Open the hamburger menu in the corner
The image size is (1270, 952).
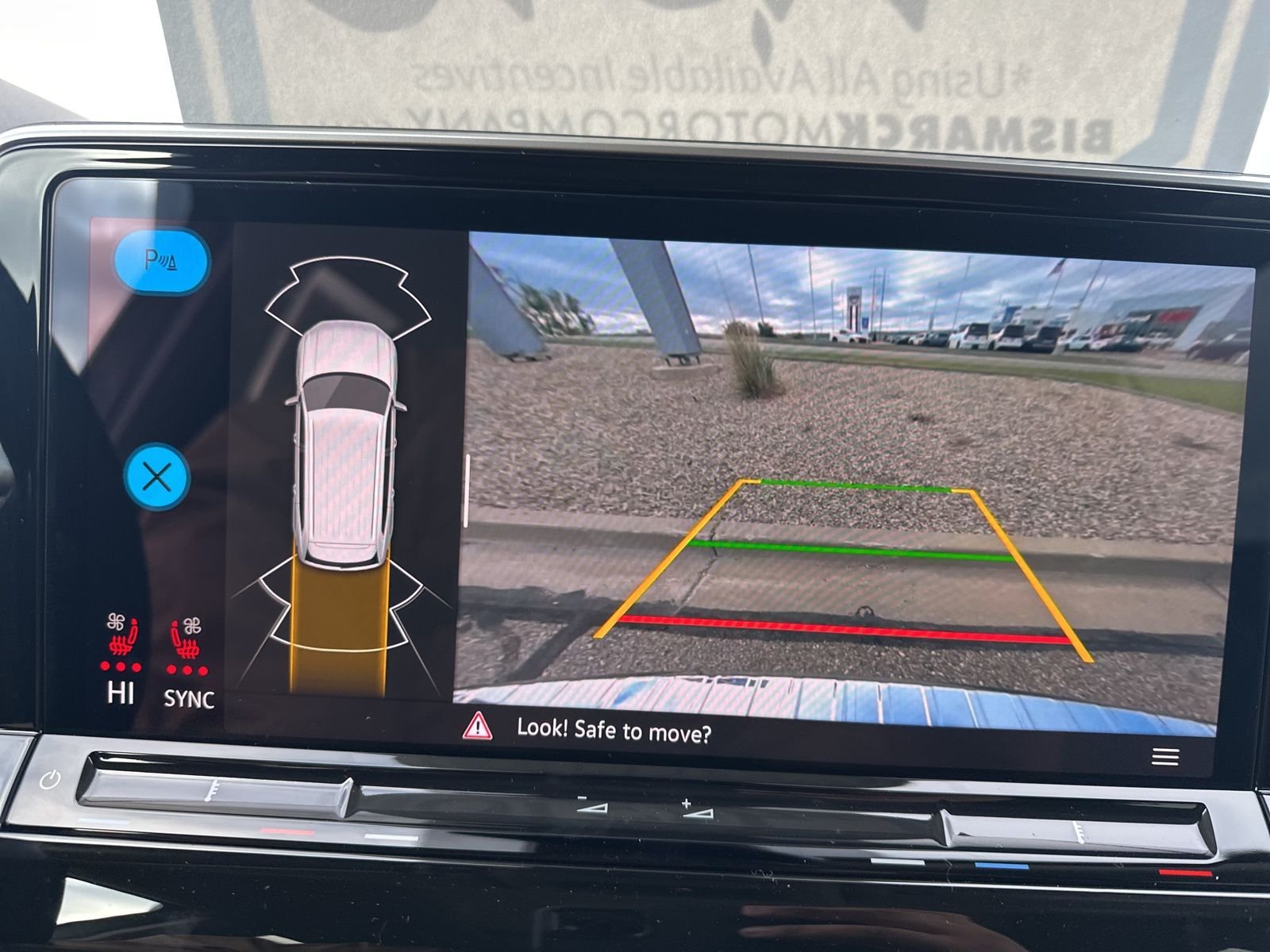pyautogui.click(x=1164, y=758)
